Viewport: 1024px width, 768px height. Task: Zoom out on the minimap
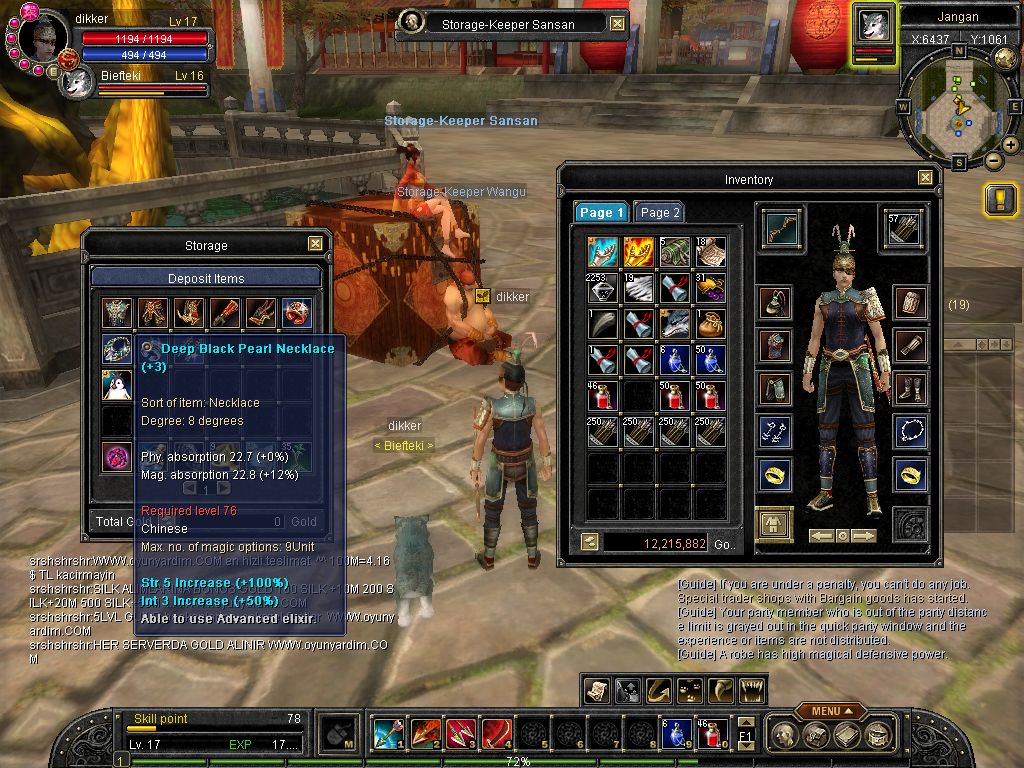click(994, 160)
